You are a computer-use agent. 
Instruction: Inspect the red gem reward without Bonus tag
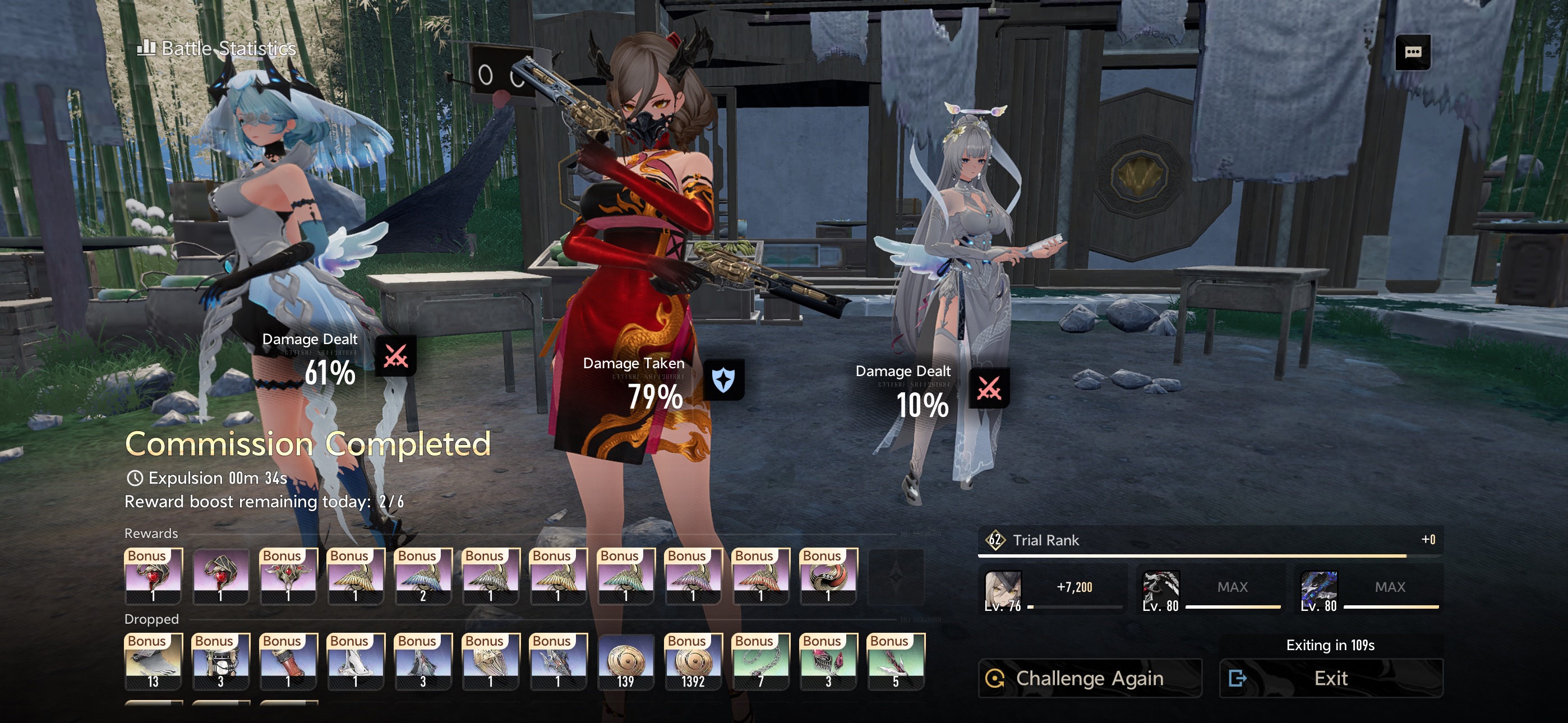pos(220,576)
